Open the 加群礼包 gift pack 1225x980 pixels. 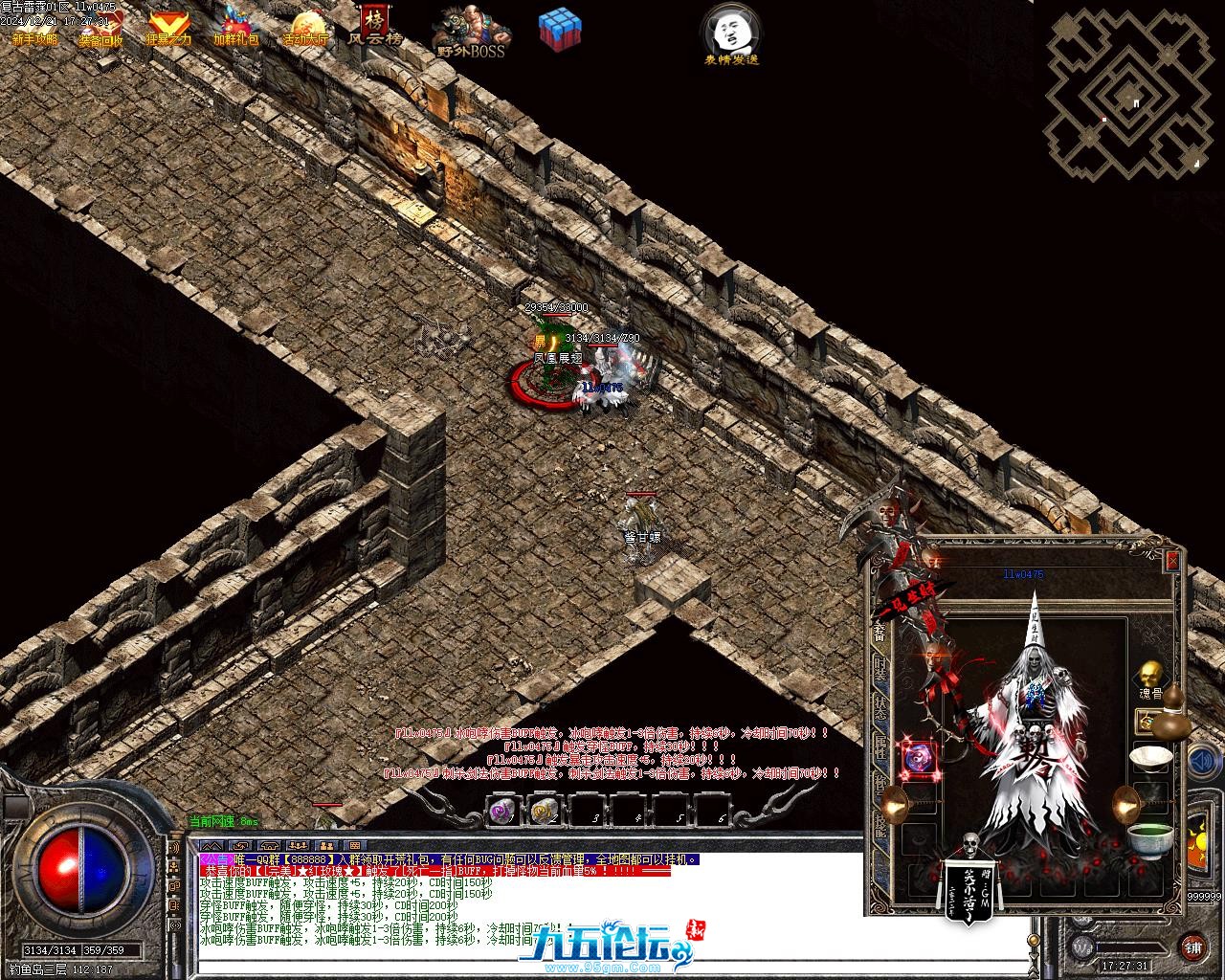pos(236,27)
